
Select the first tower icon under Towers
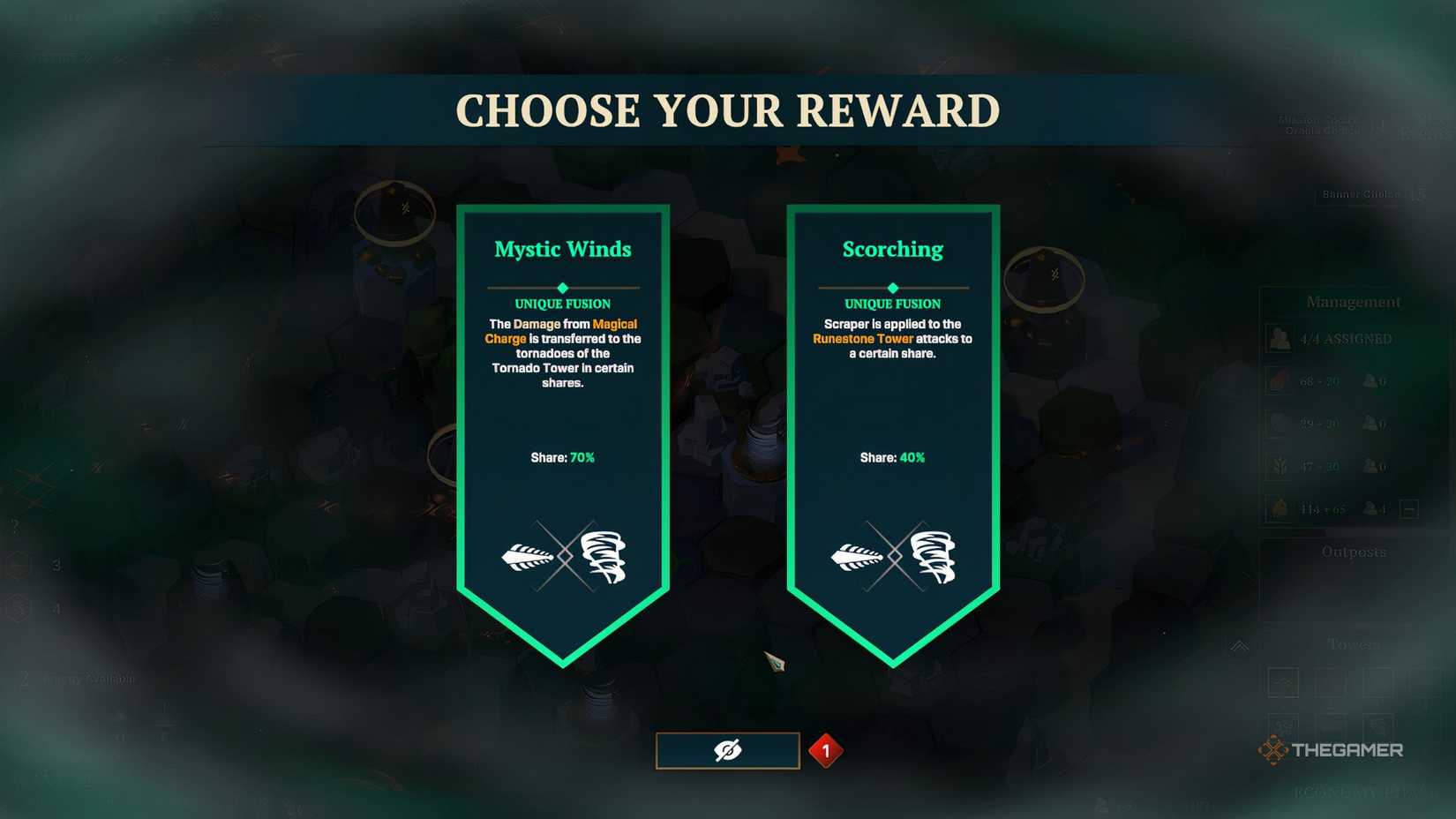1284,682
